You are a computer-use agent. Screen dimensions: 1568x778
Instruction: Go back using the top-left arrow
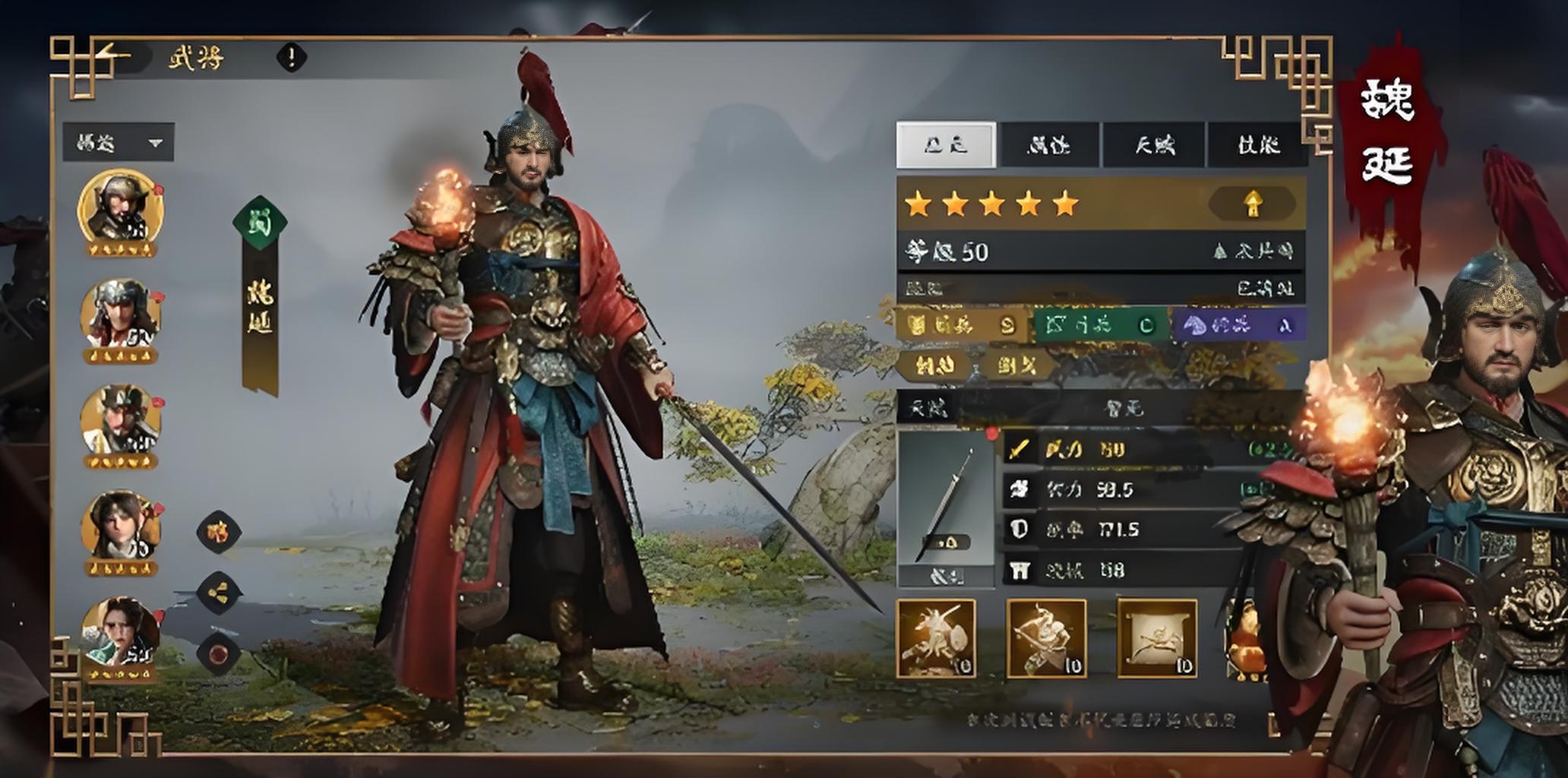(114, 56)
